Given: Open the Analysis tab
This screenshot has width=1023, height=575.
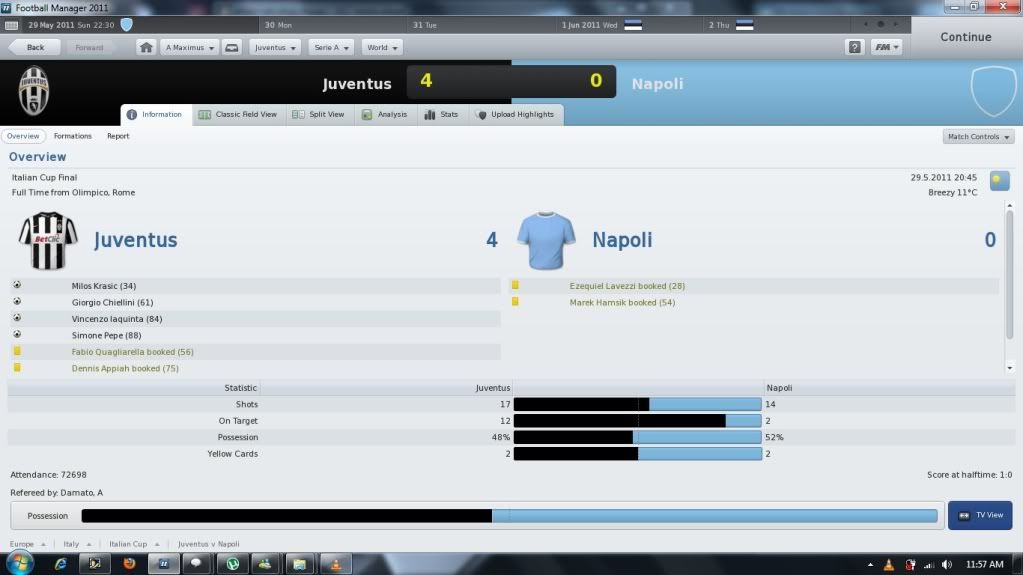Looking at the screenshot, I should coord(384,115).
